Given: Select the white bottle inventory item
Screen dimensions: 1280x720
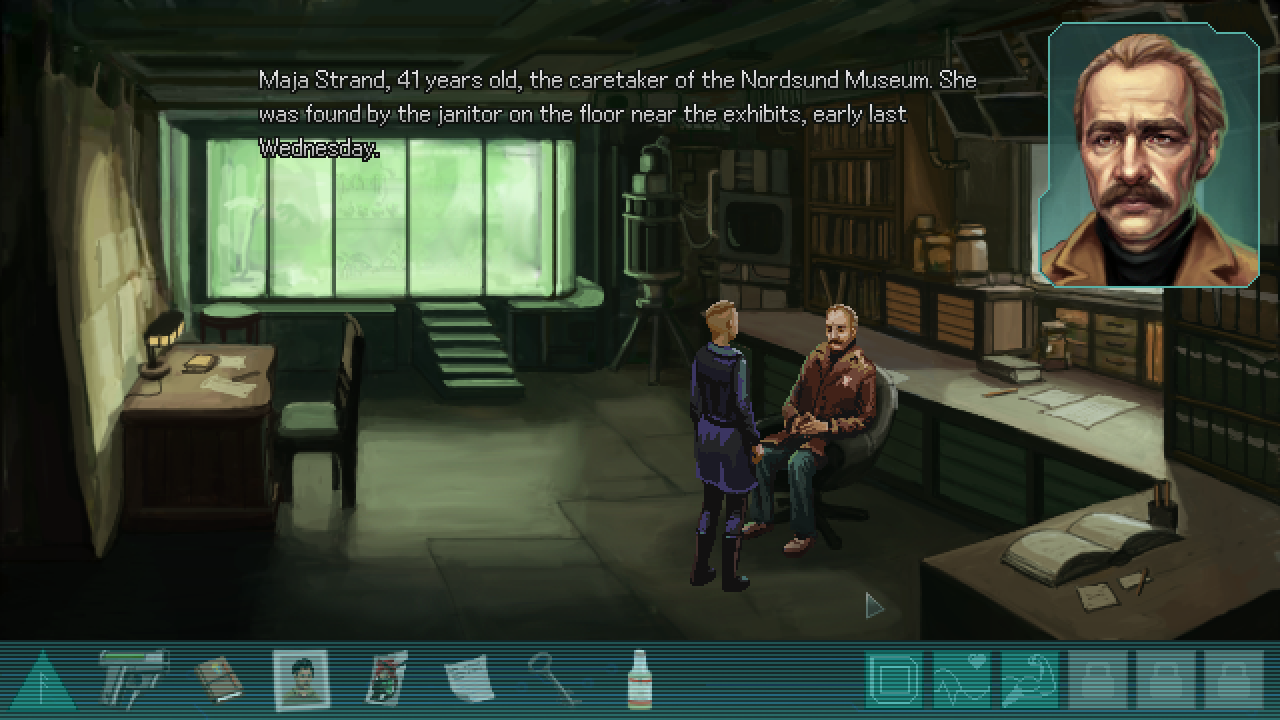Looking at the screenshot, I should 637,680.
